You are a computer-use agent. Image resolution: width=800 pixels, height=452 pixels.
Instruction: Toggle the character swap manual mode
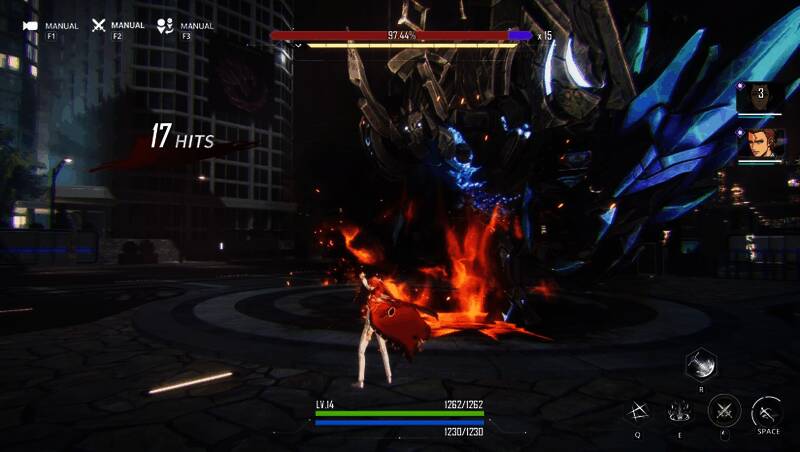165,26
